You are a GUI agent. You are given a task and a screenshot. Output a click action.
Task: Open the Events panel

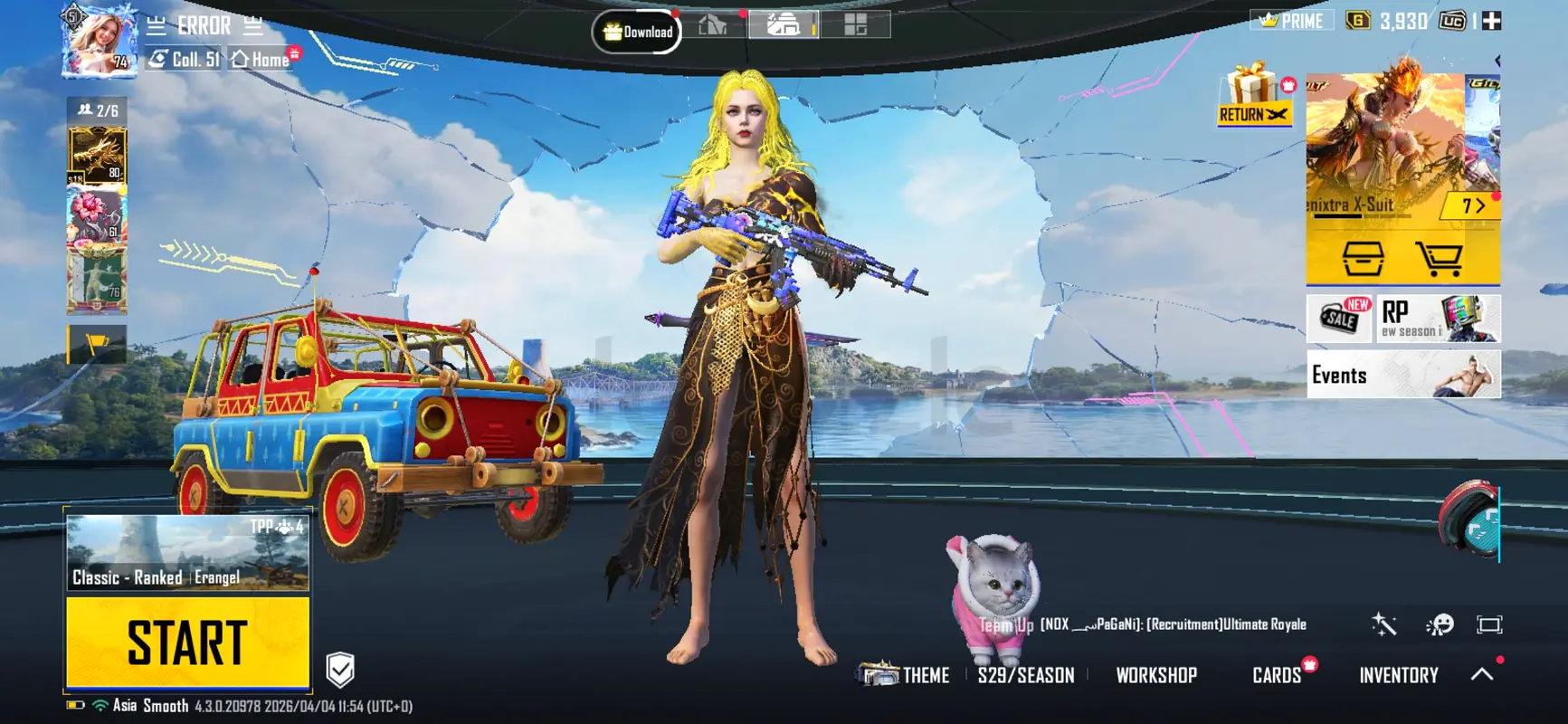(1402, 375)
